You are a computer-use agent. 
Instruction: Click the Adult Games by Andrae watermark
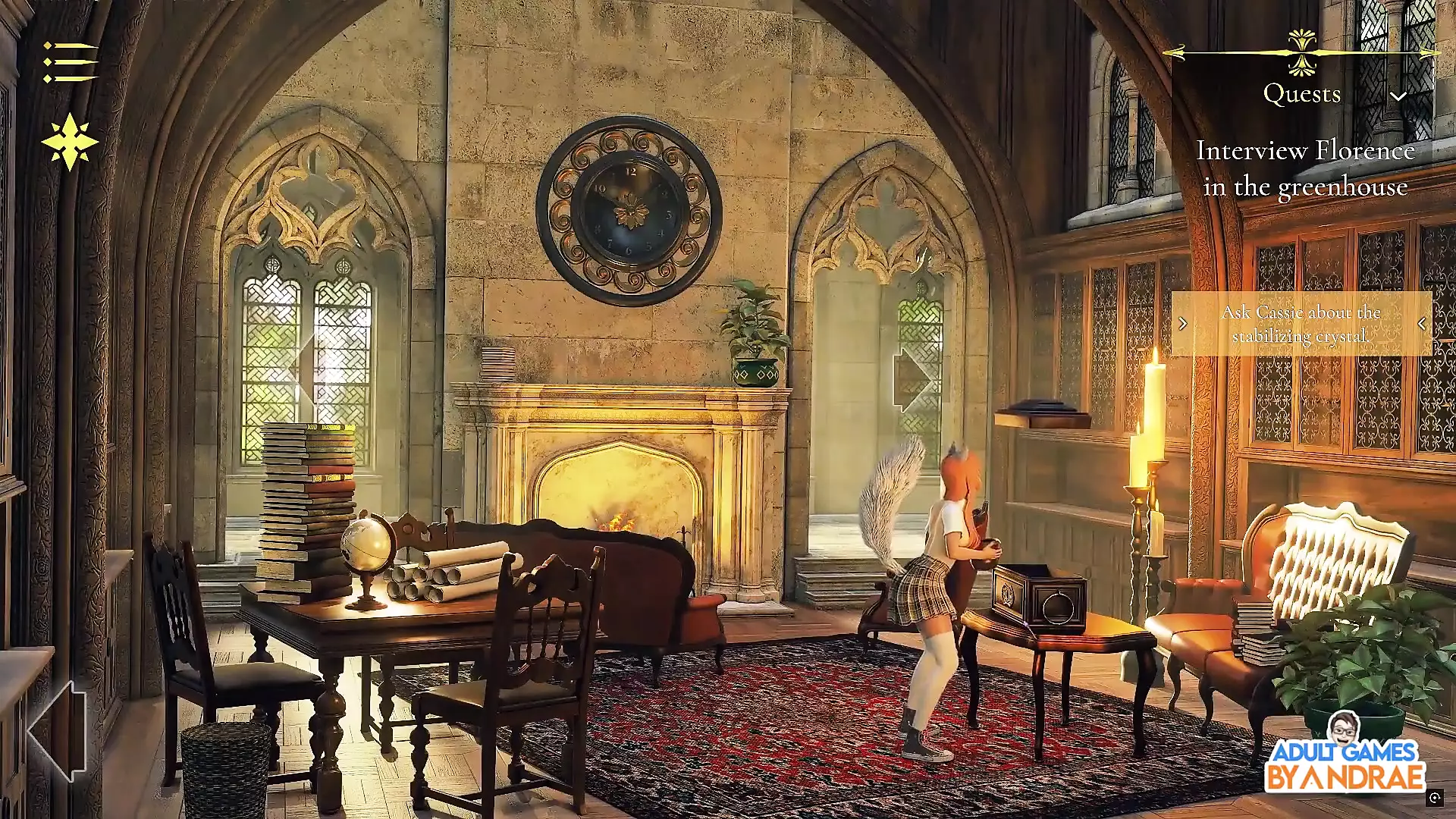point(1344,755)
